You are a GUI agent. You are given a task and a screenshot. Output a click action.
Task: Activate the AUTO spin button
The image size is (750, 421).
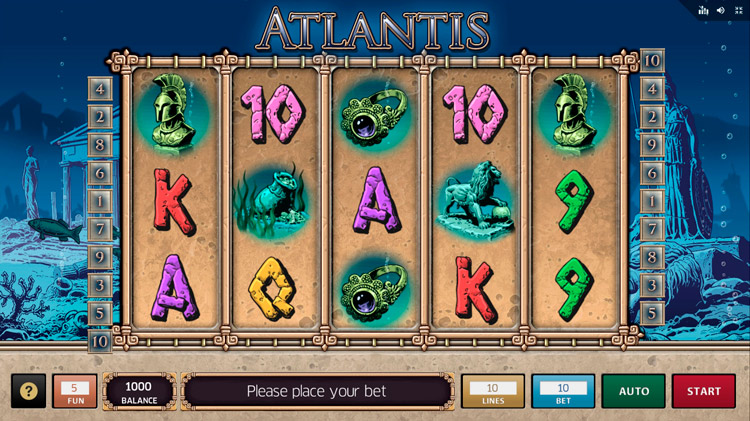coord(633,391)
